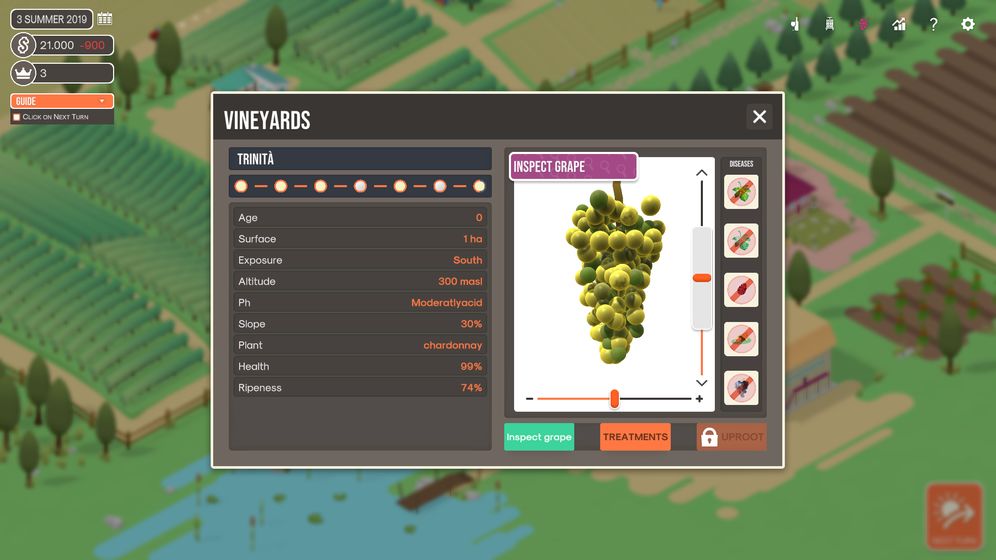
Task: Select the bottom grey disease icon
Action: pos(741,388)
